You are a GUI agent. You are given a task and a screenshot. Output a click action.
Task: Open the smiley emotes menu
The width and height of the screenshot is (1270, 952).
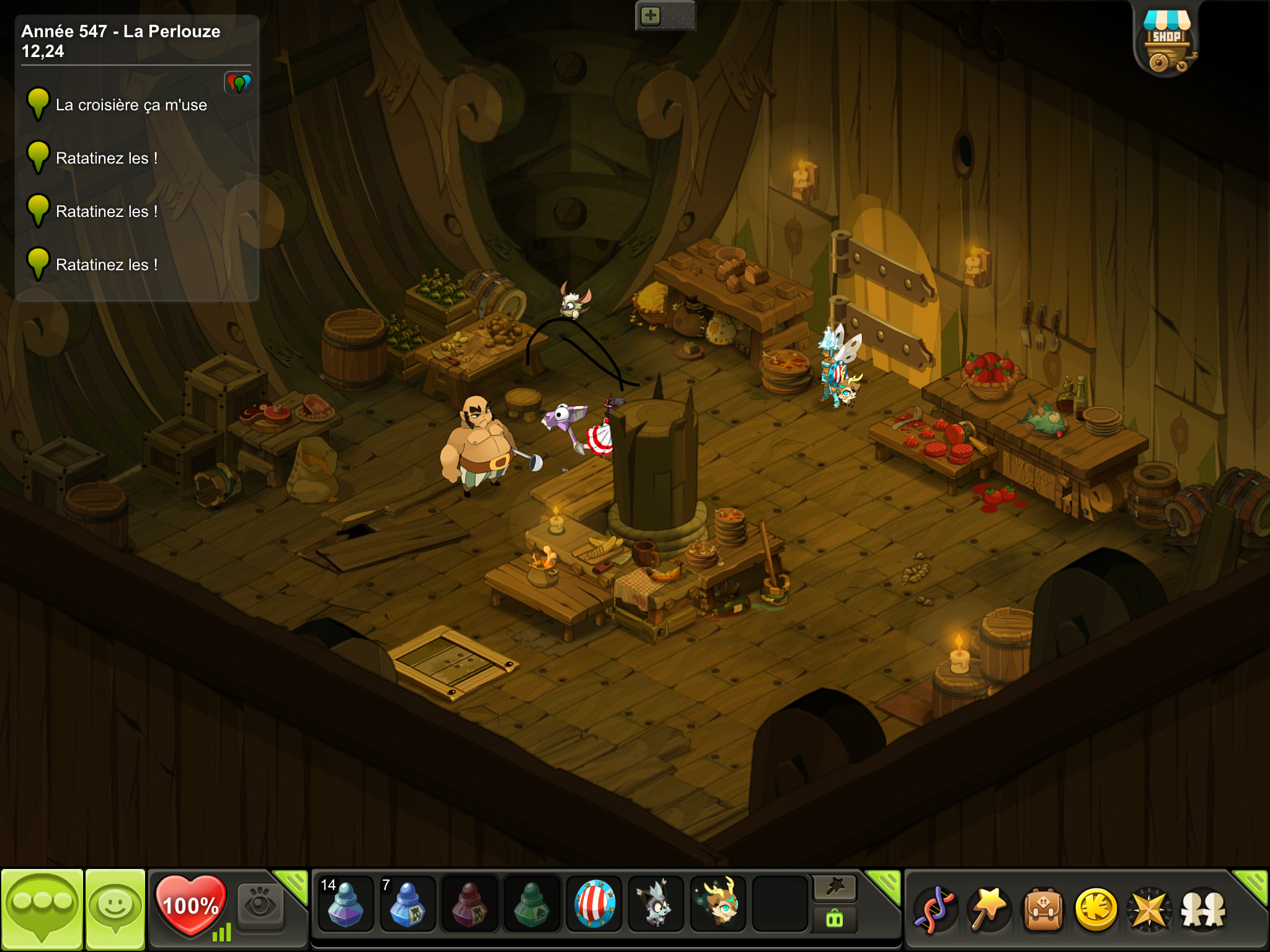[x=115, y=908]
